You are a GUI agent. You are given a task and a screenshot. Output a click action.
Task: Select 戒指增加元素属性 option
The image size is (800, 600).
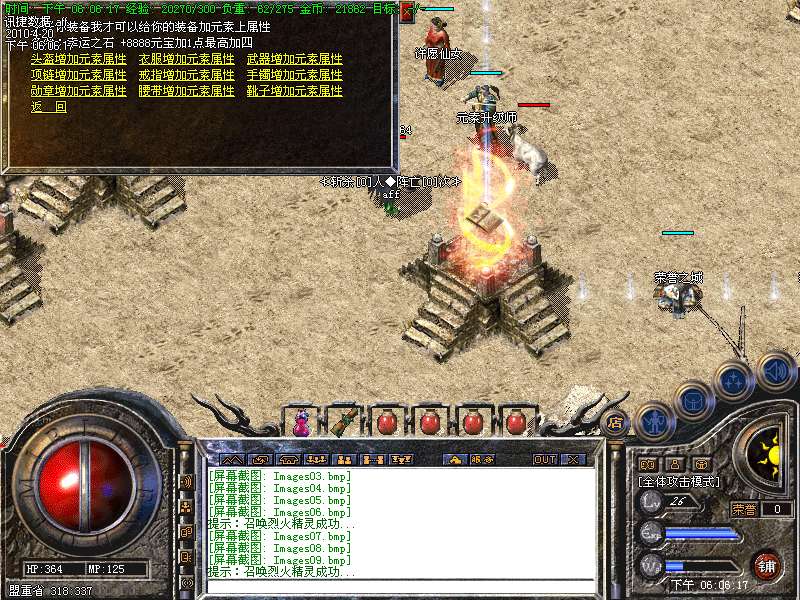pos(186,75)
